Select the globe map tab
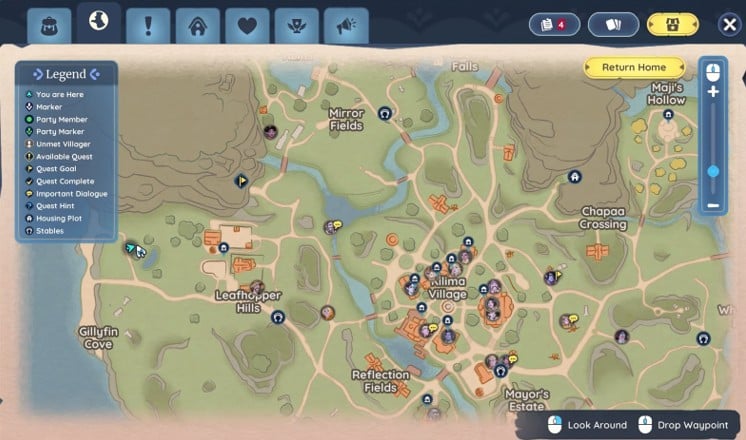 (x=98, y=22)
